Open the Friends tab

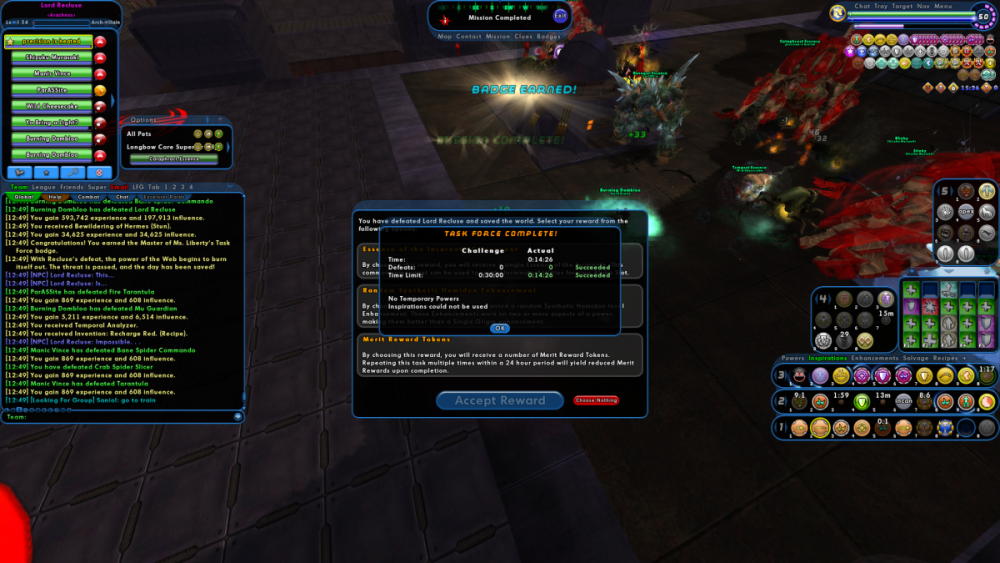coord(71,186)
